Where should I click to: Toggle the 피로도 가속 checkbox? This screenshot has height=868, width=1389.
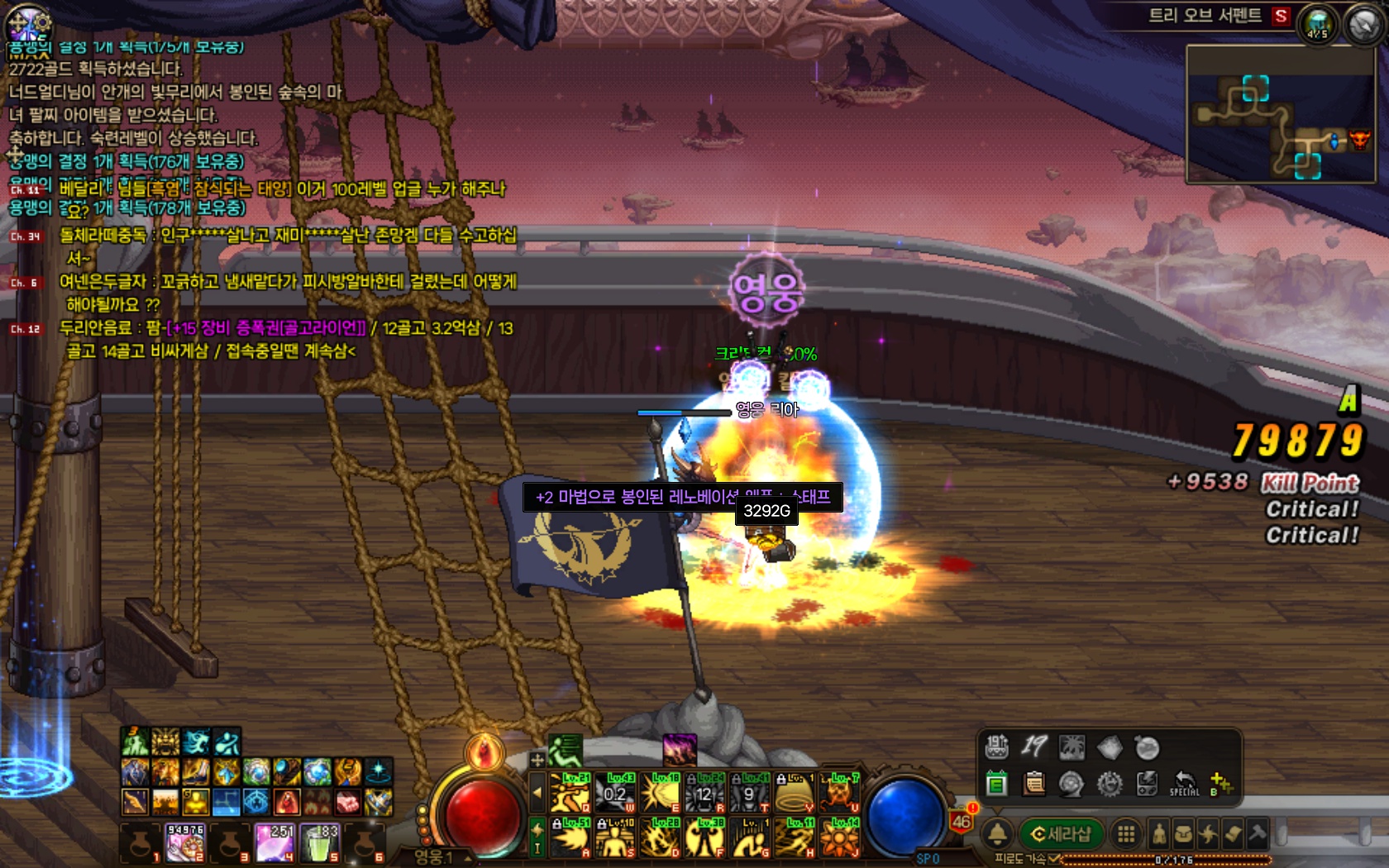coord(1054,860)
